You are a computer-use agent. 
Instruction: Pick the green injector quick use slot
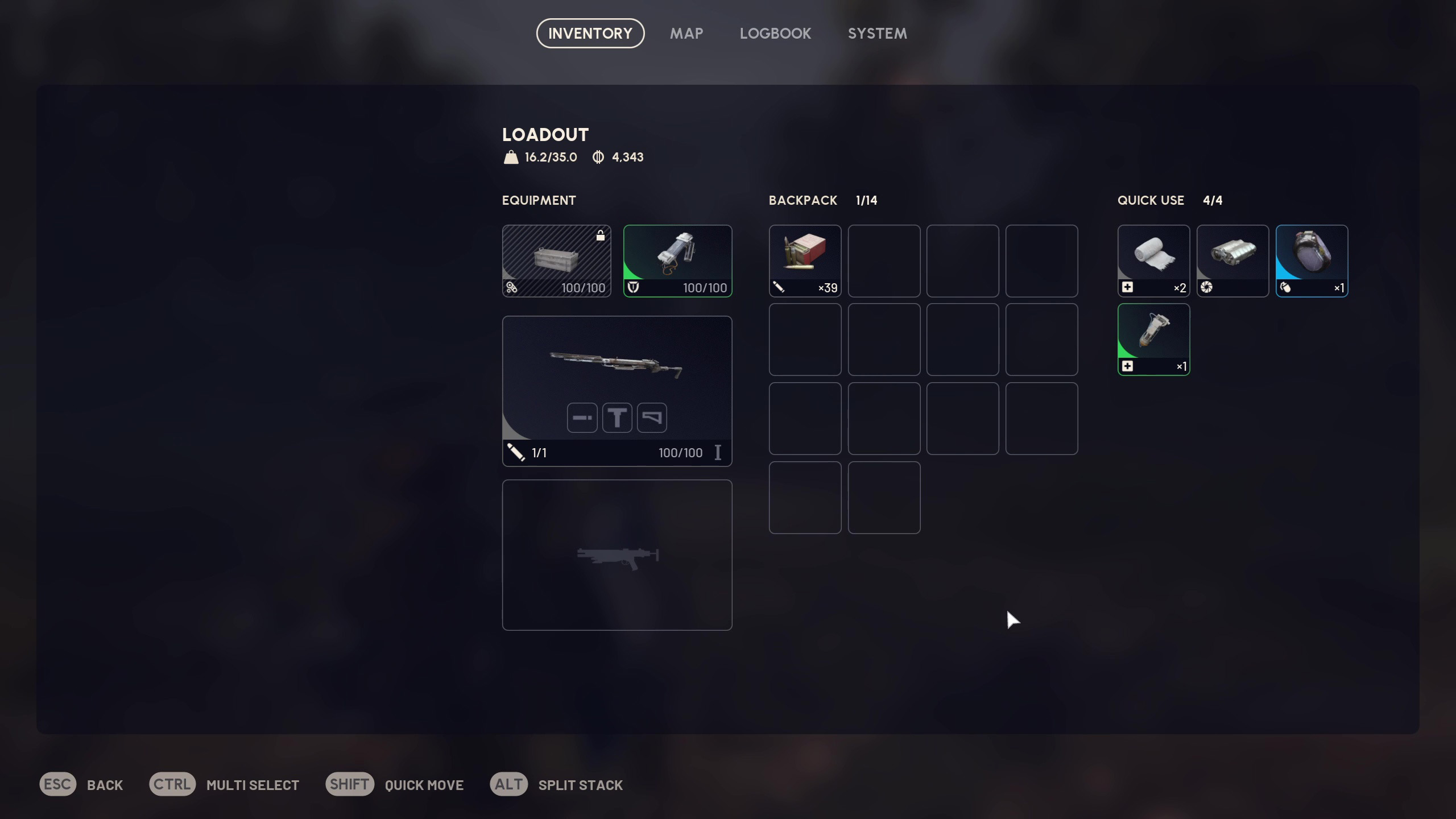[x=1153, y=340]
